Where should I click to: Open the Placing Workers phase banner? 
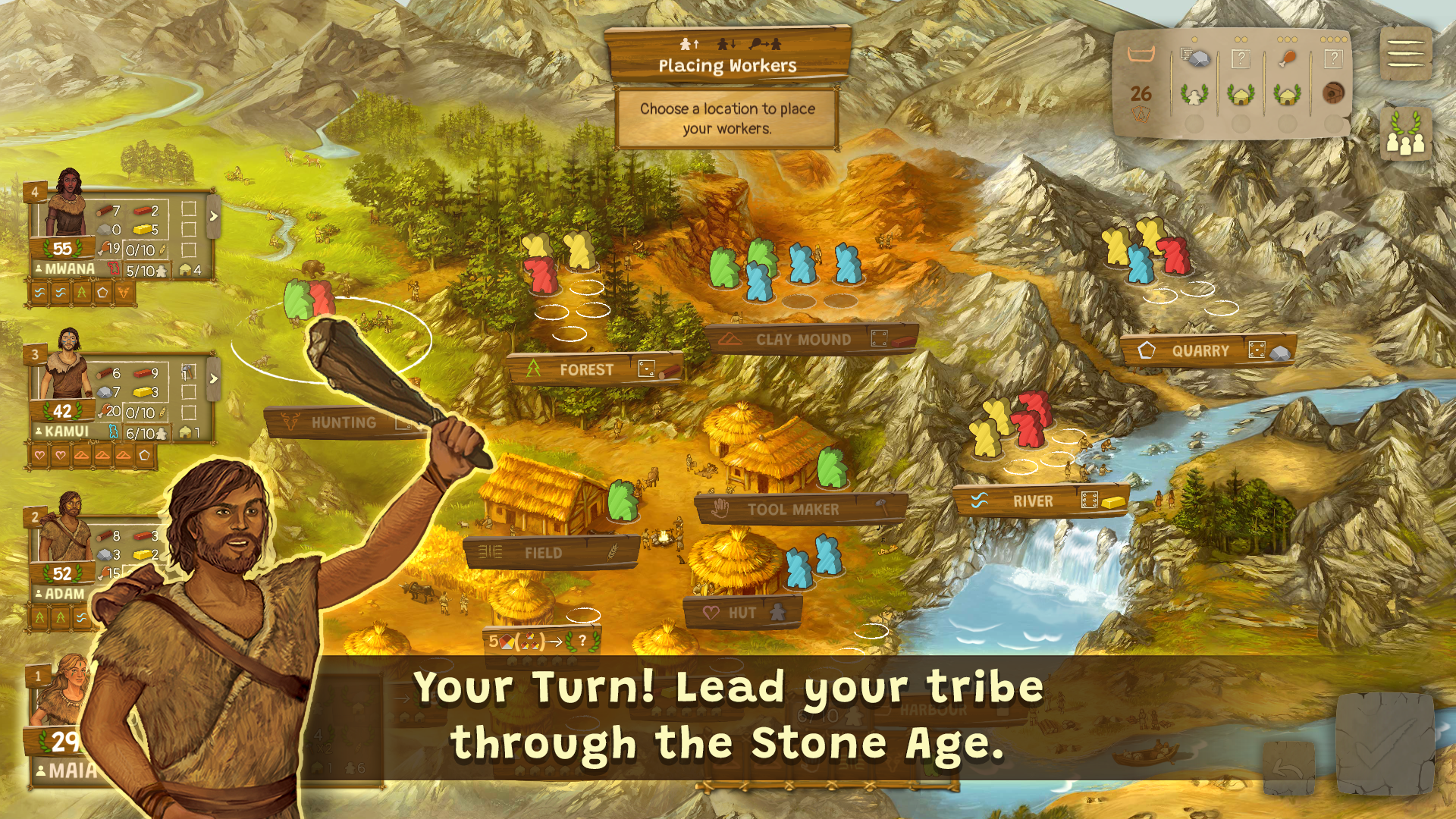[727, 56]
